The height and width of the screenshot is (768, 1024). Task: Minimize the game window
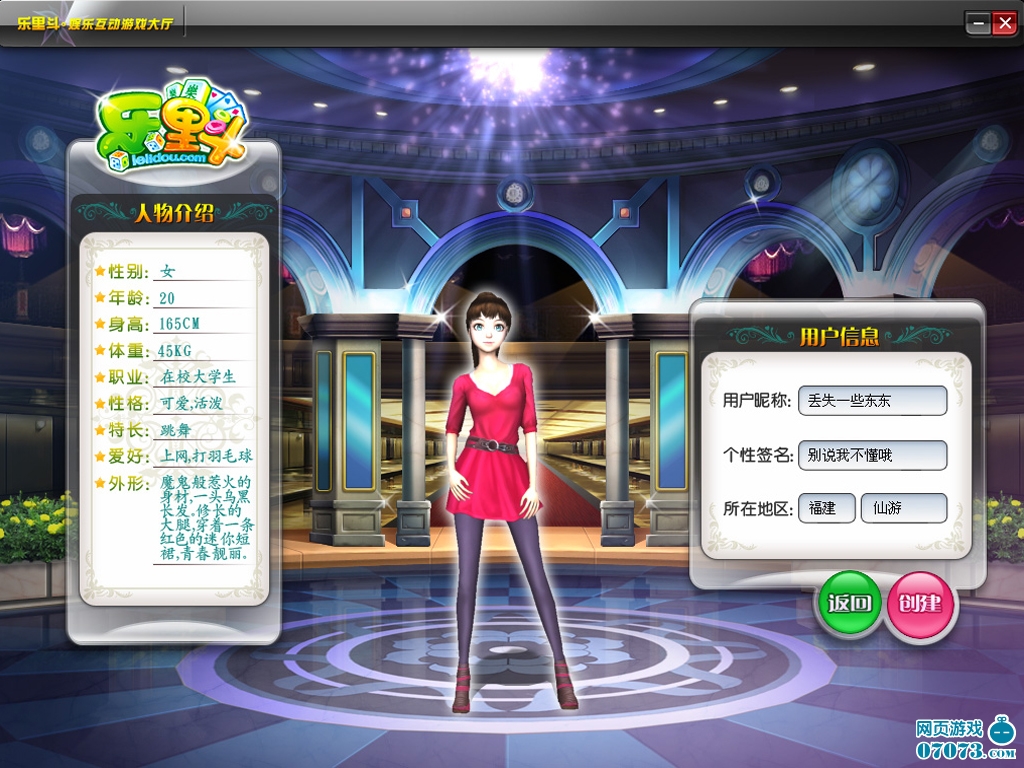(978, 23)
